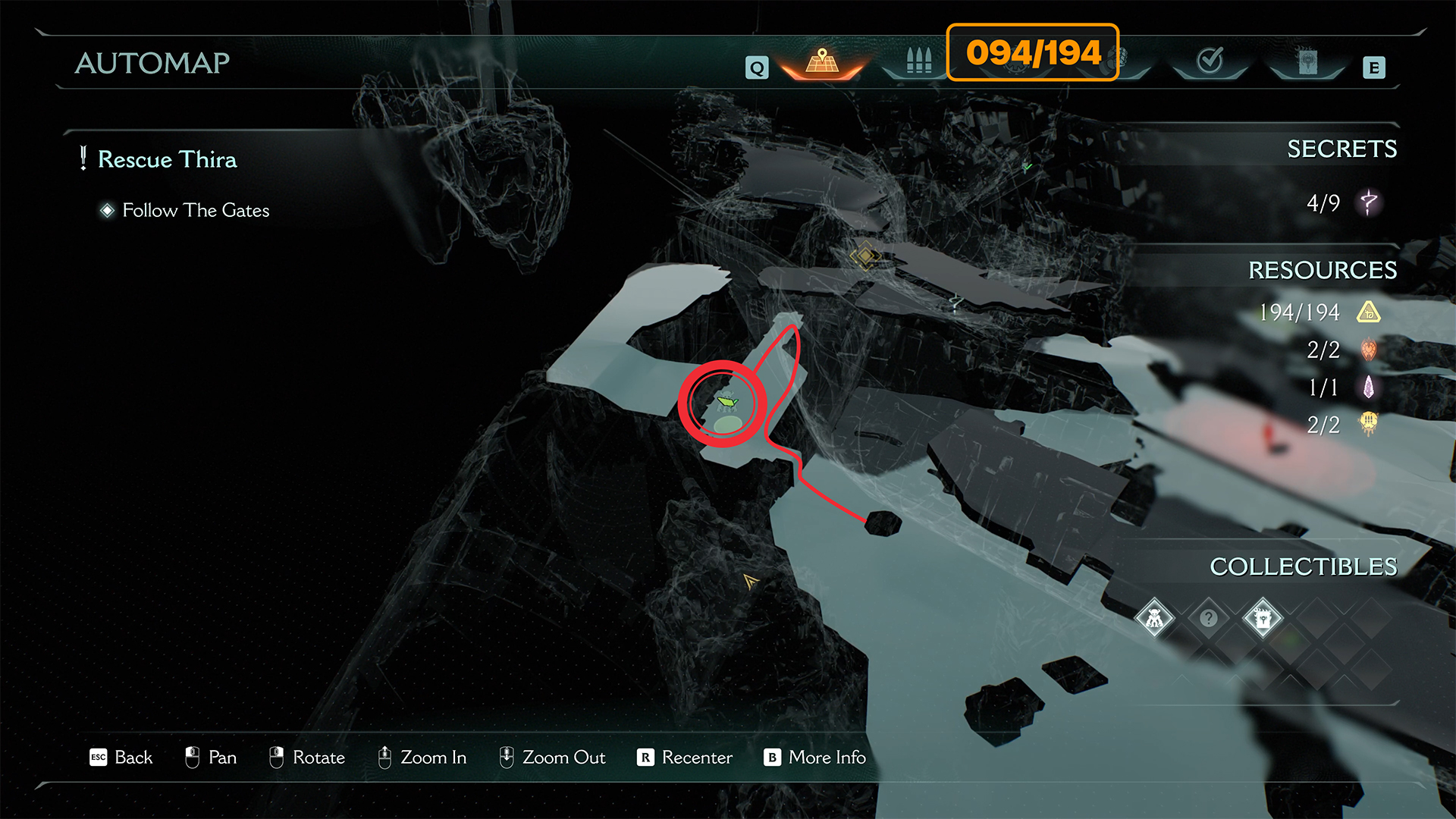Select the undiscovered question mark collectible
Viewport: 1456px width, 819px height.
pyautogui.click(x=1209, y=619)
